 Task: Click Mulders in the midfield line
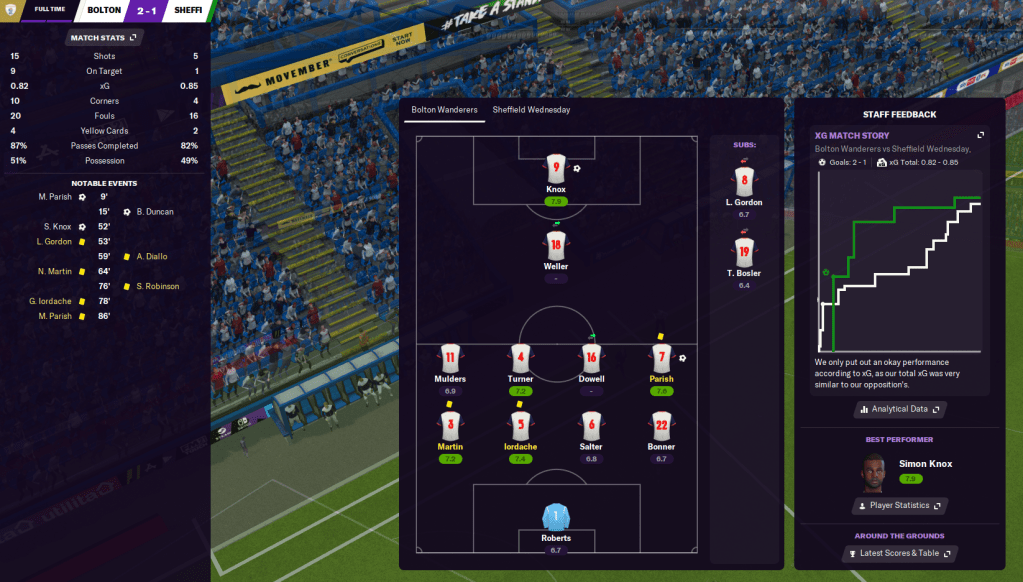450,358
